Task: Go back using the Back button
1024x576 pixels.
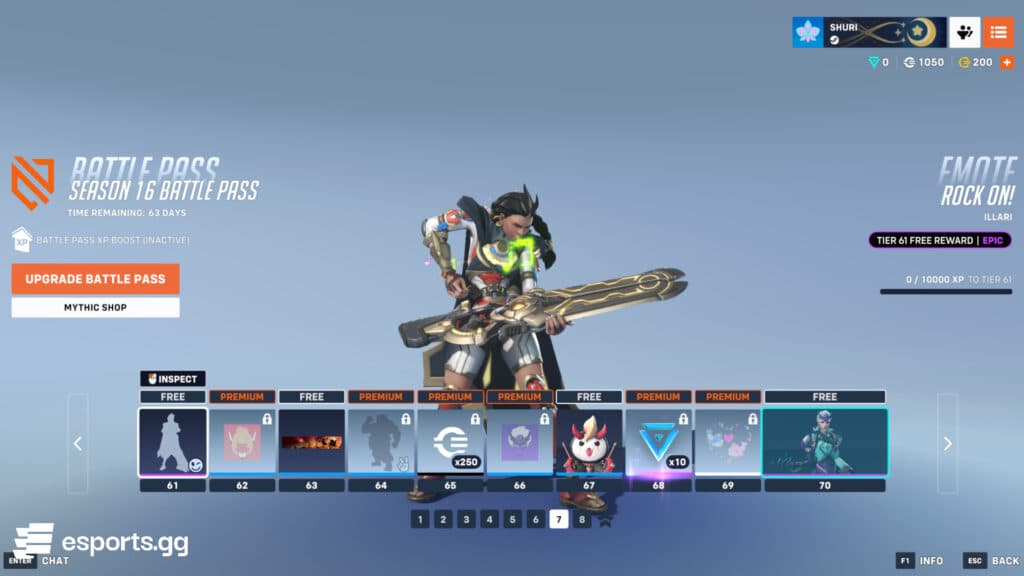Action: [x=992, y=561]
